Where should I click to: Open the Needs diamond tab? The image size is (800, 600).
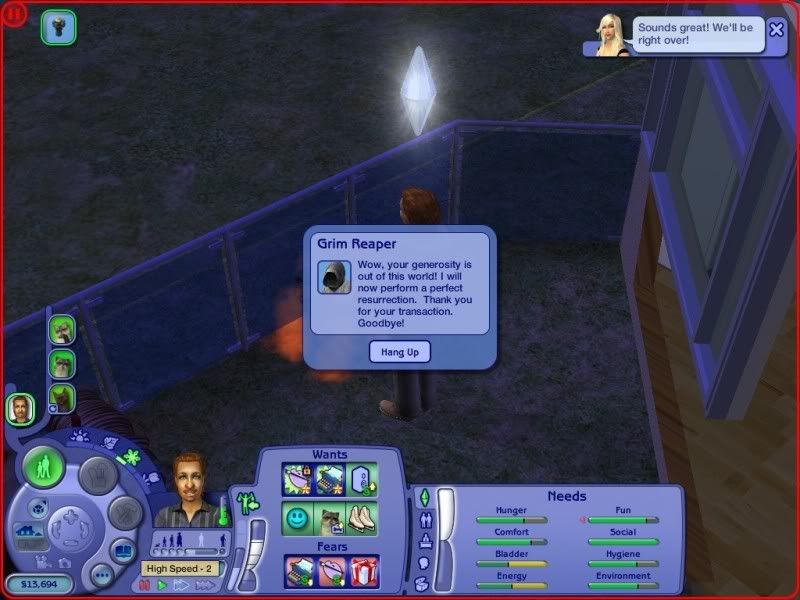(x=423, y=497)
